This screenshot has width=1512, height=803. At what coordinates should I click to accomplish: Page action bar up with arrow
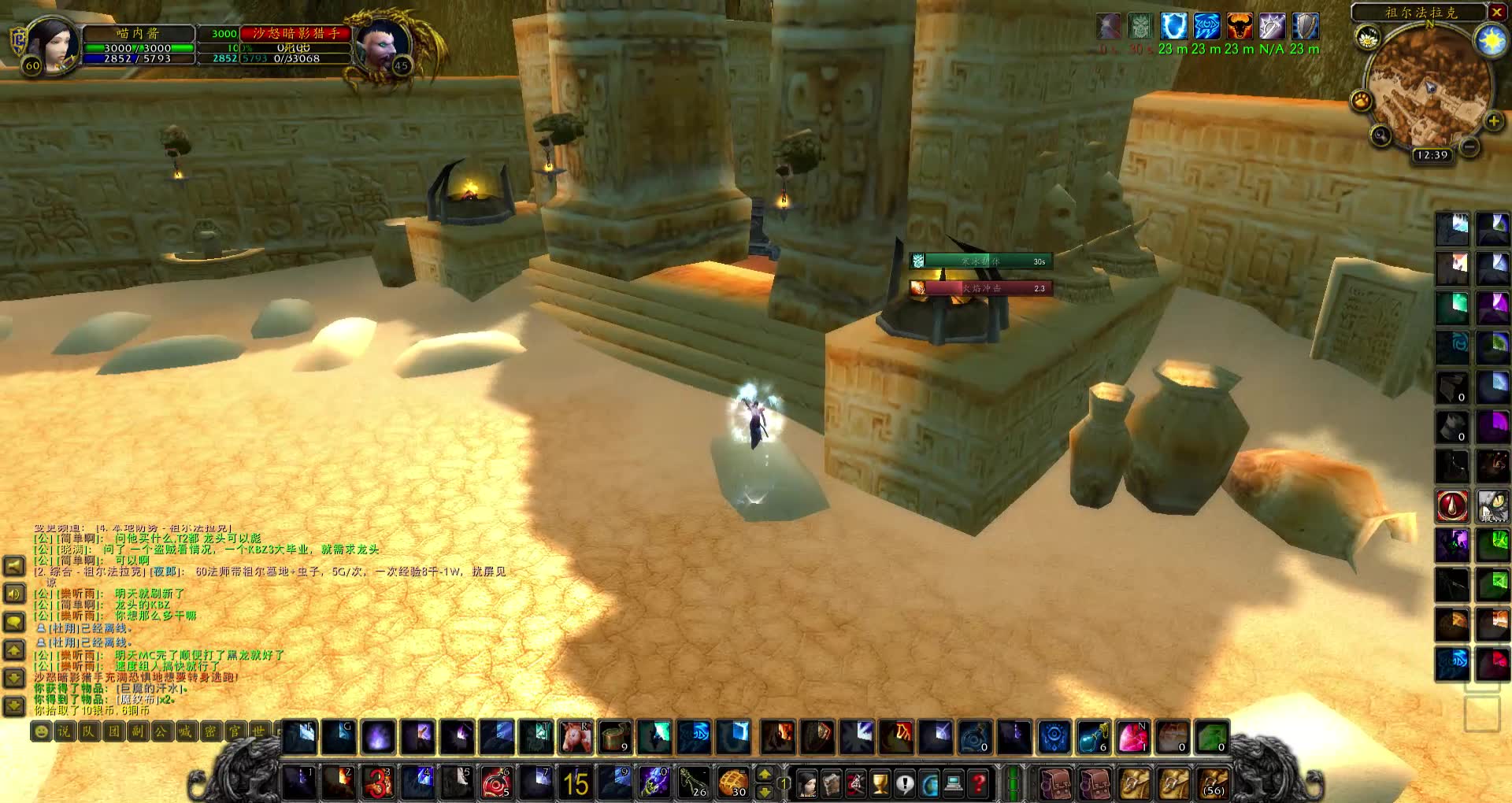click(764, 774)
